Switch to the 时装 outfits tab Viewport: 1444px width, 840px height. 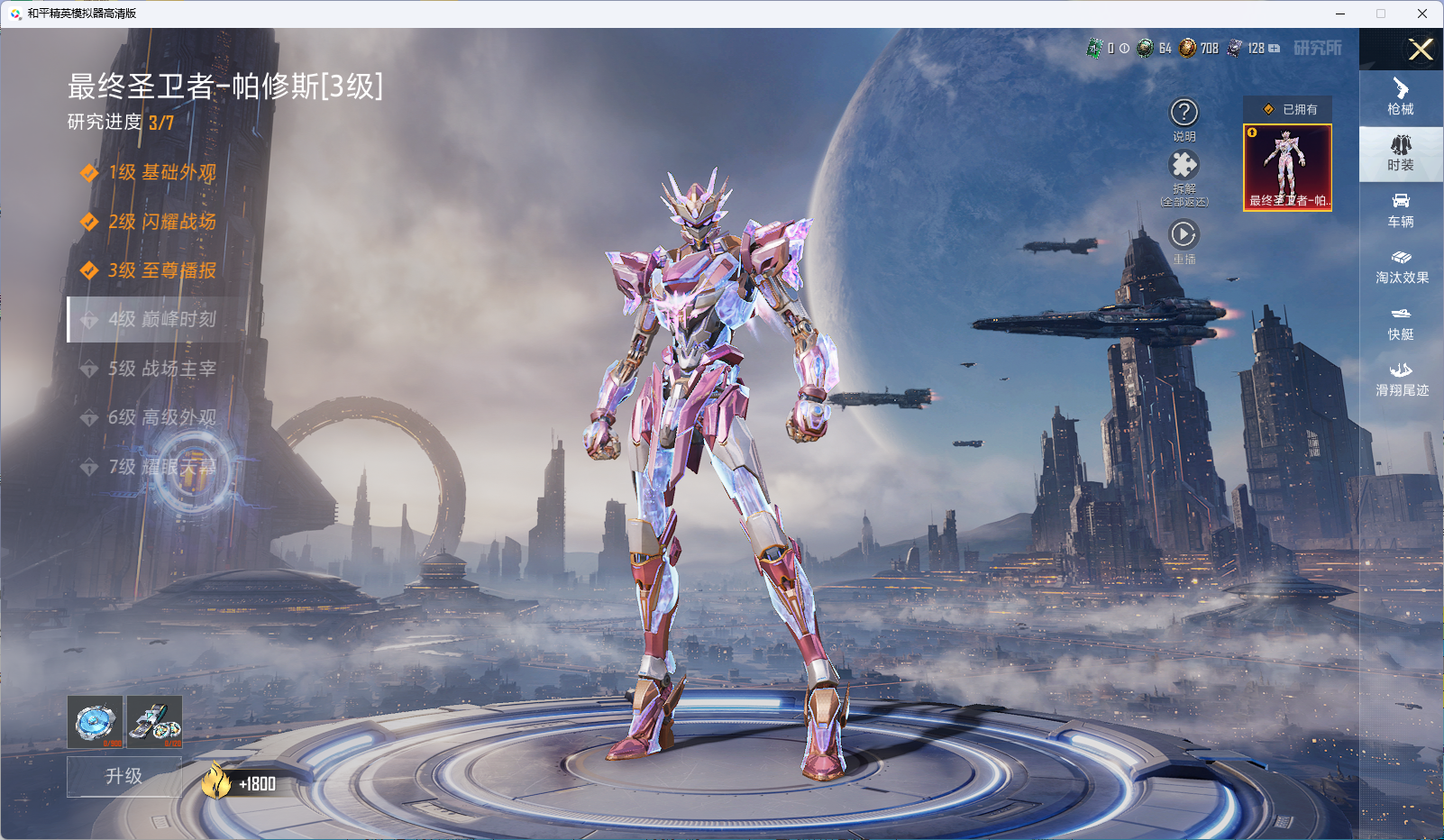point(1401,153)
